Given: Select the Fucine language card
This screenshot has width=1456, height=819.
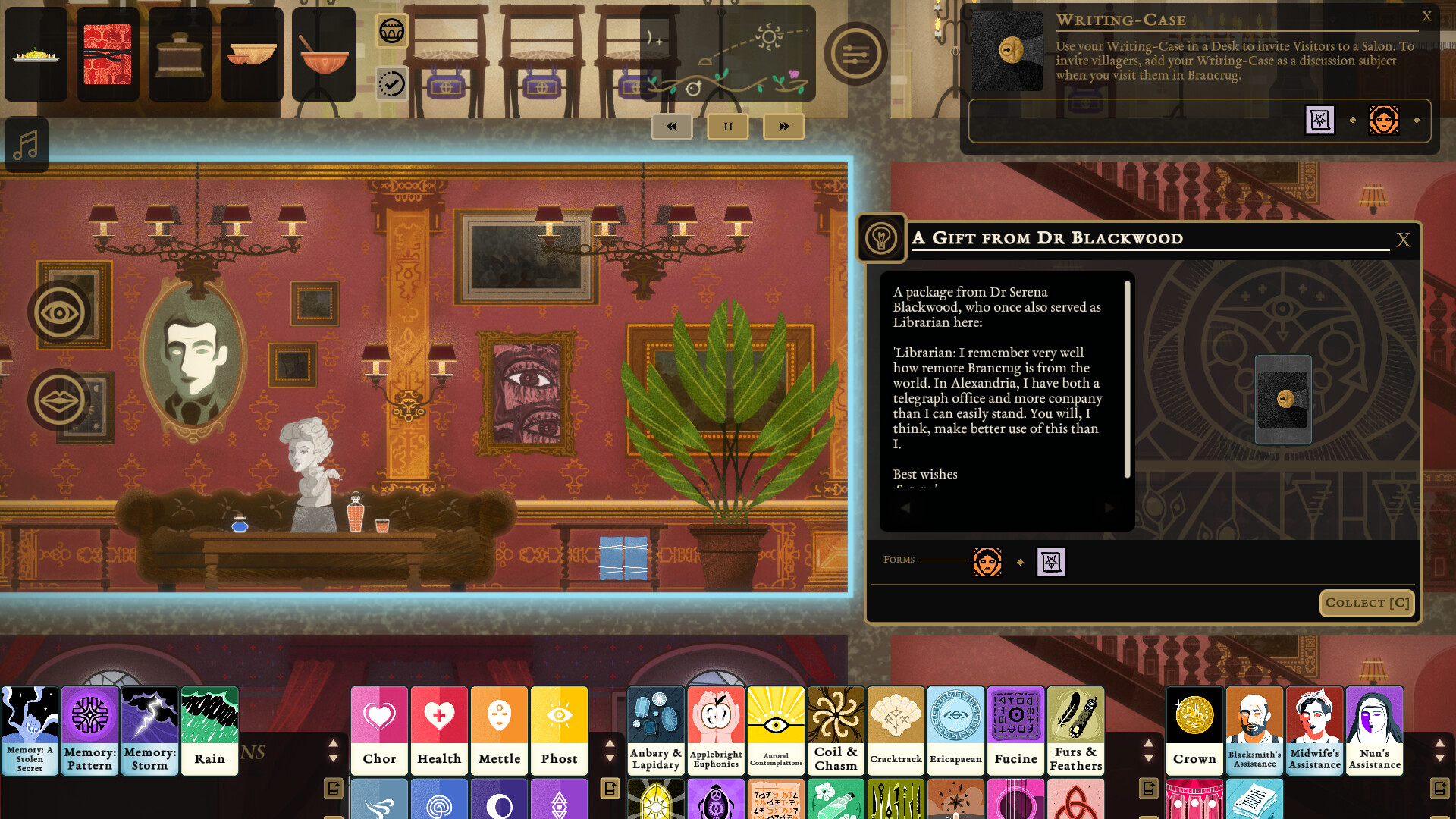Looking at the screenshot, I should 1015,730.
